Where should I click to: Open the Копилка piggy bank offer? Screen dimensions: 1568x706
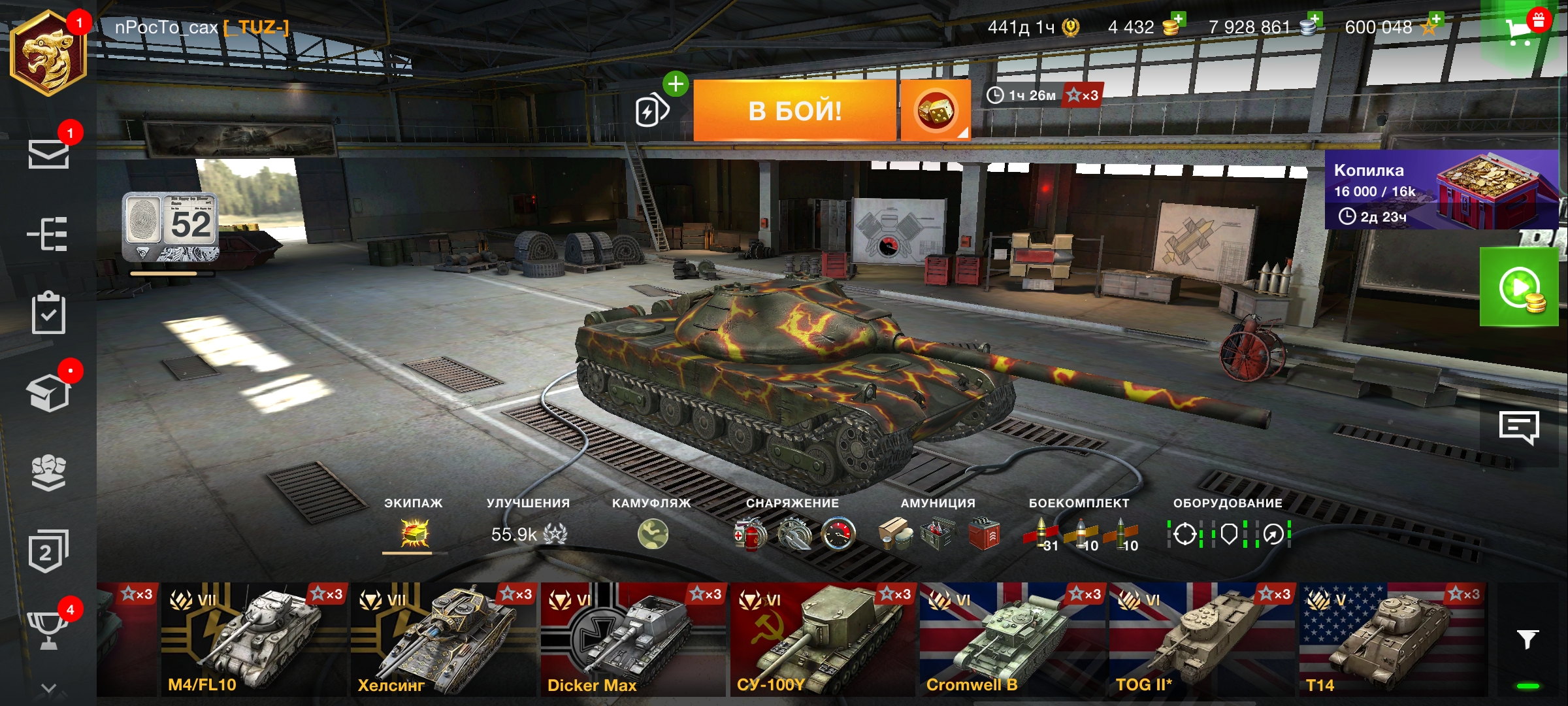[x=1441, y=191]
